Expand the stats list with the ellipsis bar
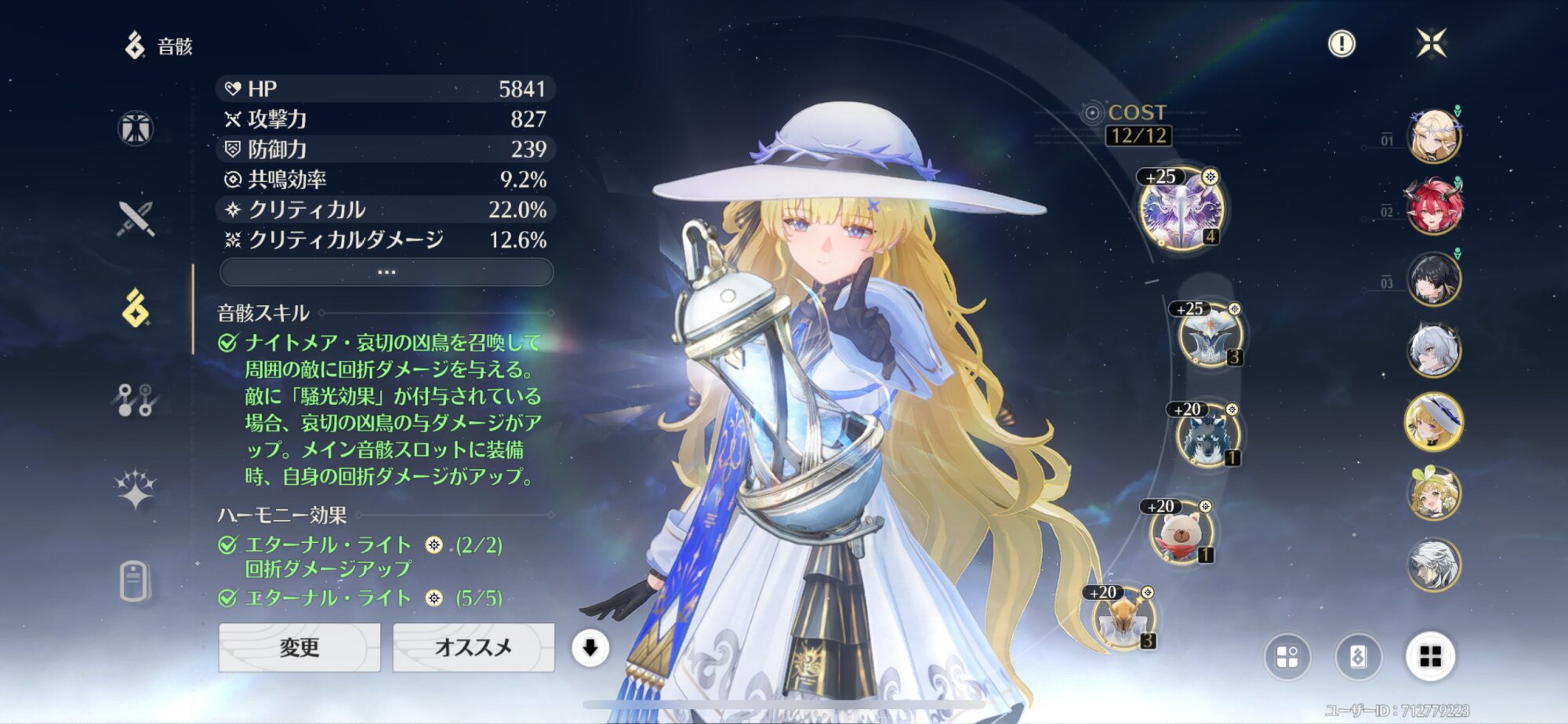Screen dimensions: 1568x724 click(387, 272)
